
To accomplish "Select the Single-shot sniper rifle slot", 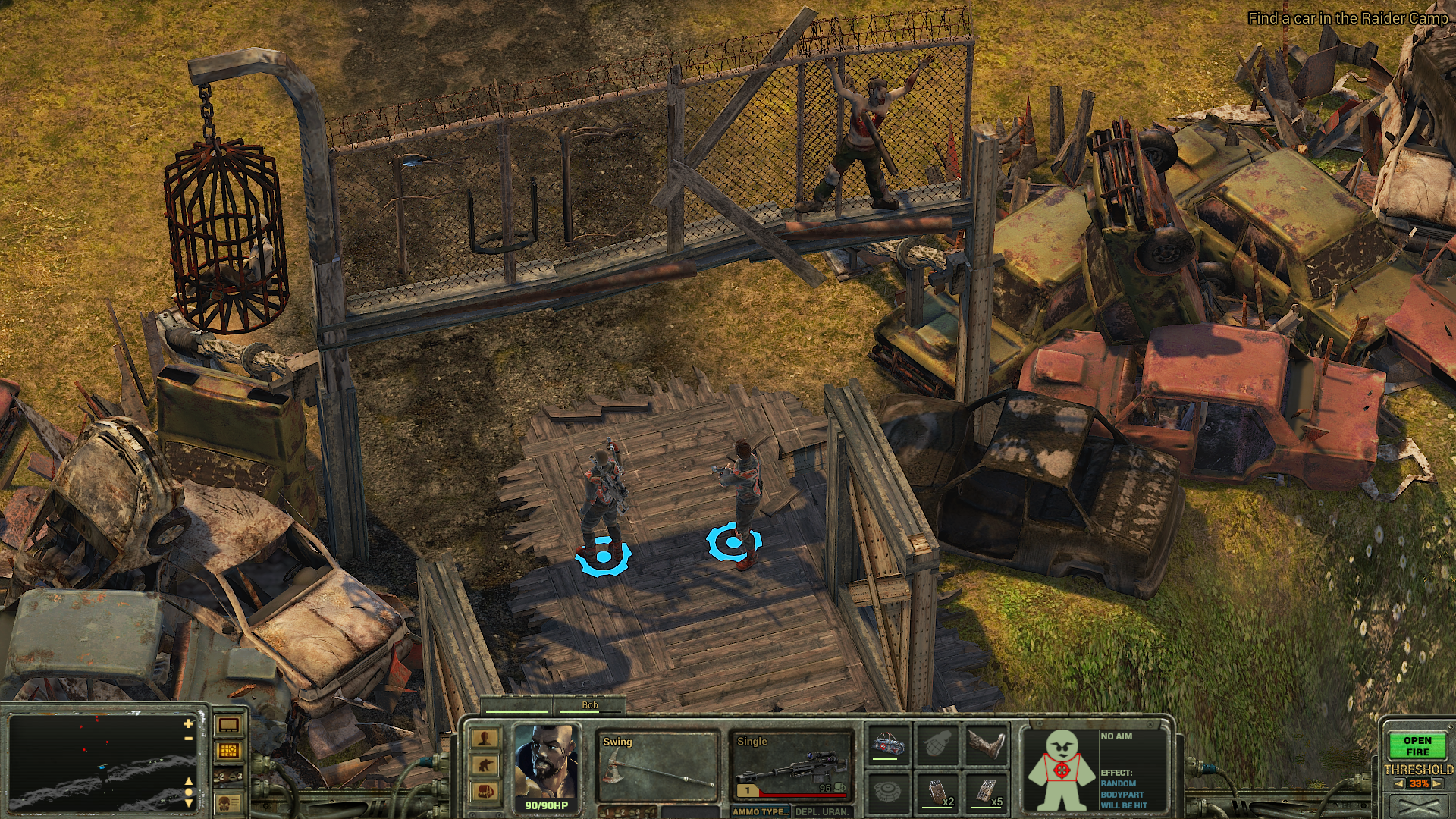I will point(791,767).
